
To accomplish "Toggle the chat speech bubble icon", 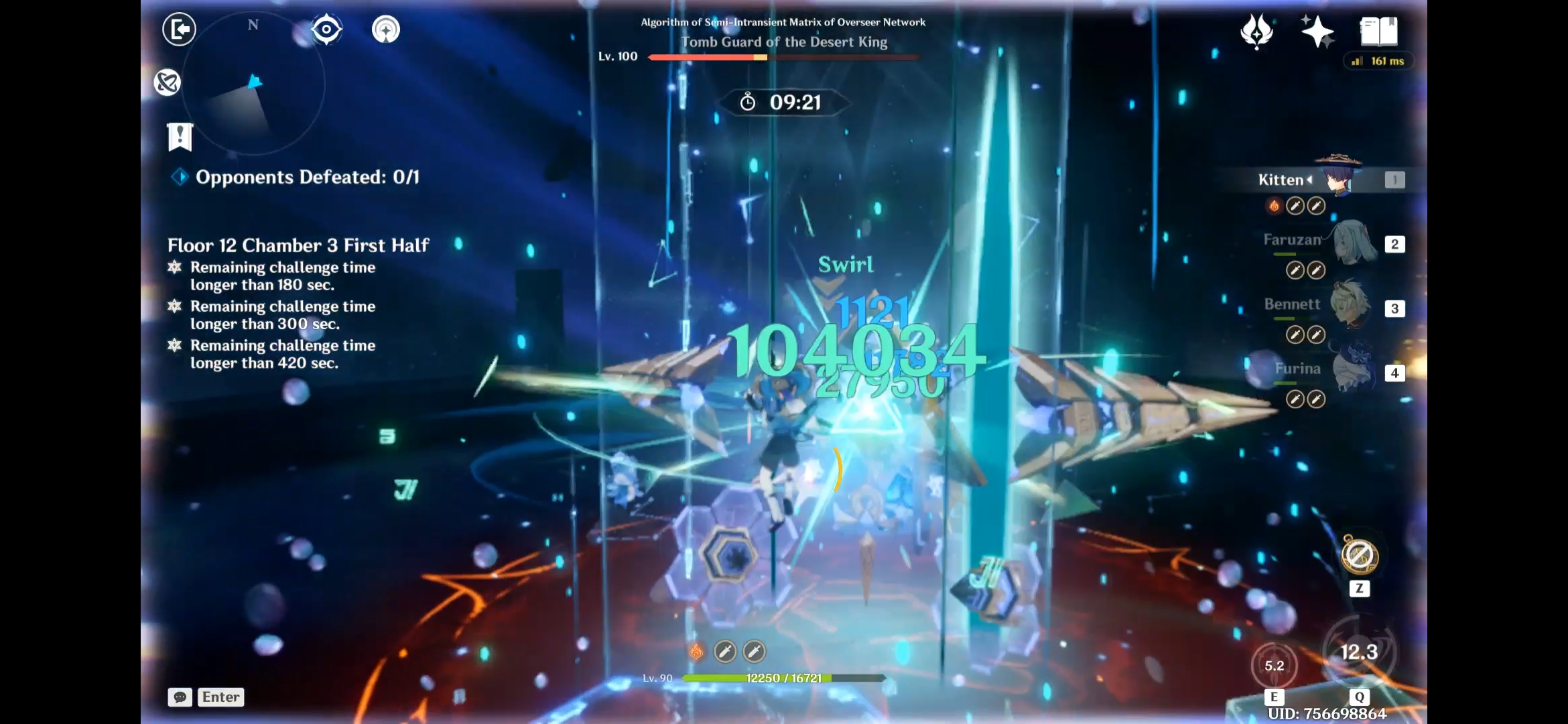I will pyautogui.click(x=180, y=697).
